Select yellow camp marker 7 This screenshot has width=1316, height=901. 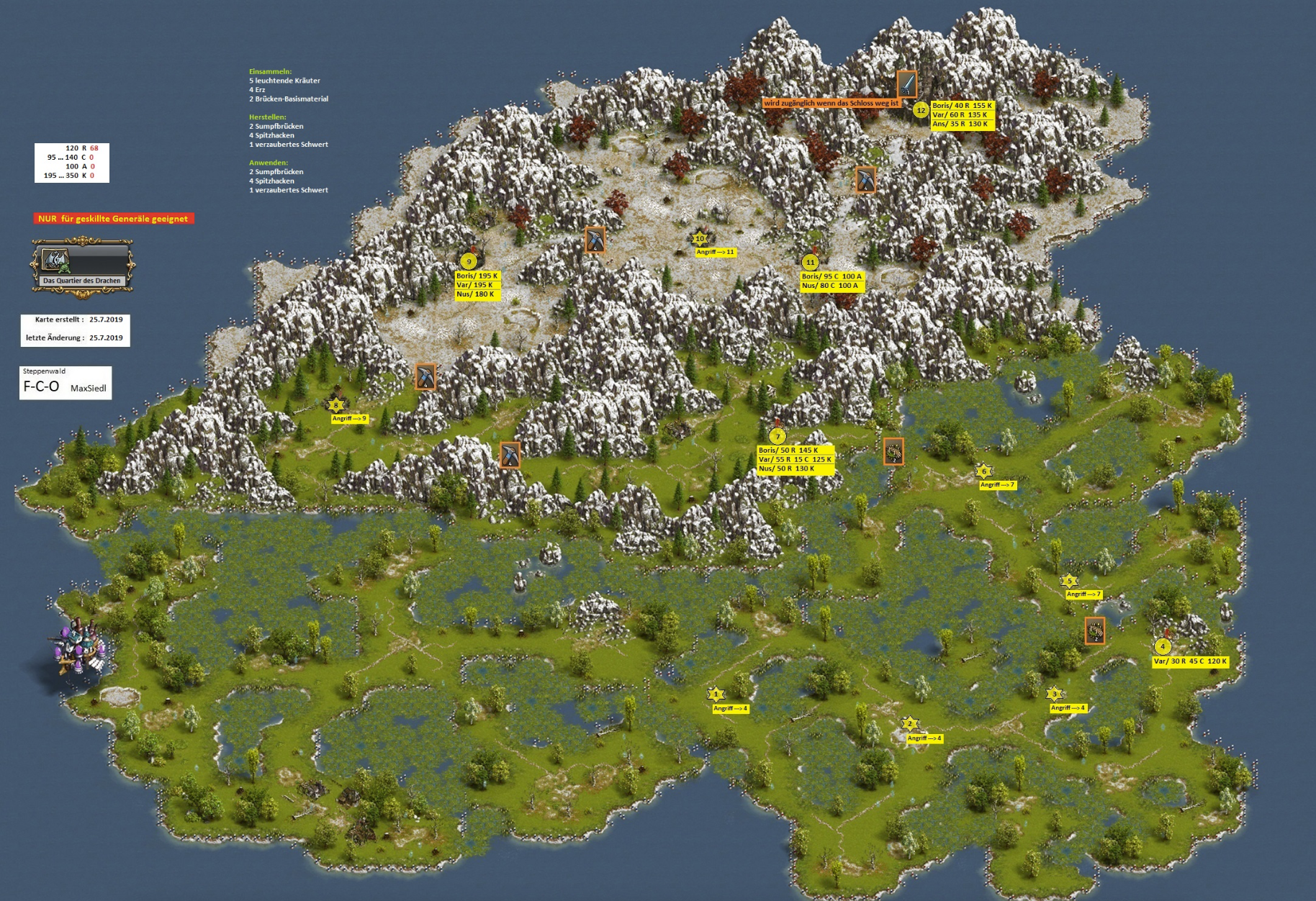click(777, 436)
